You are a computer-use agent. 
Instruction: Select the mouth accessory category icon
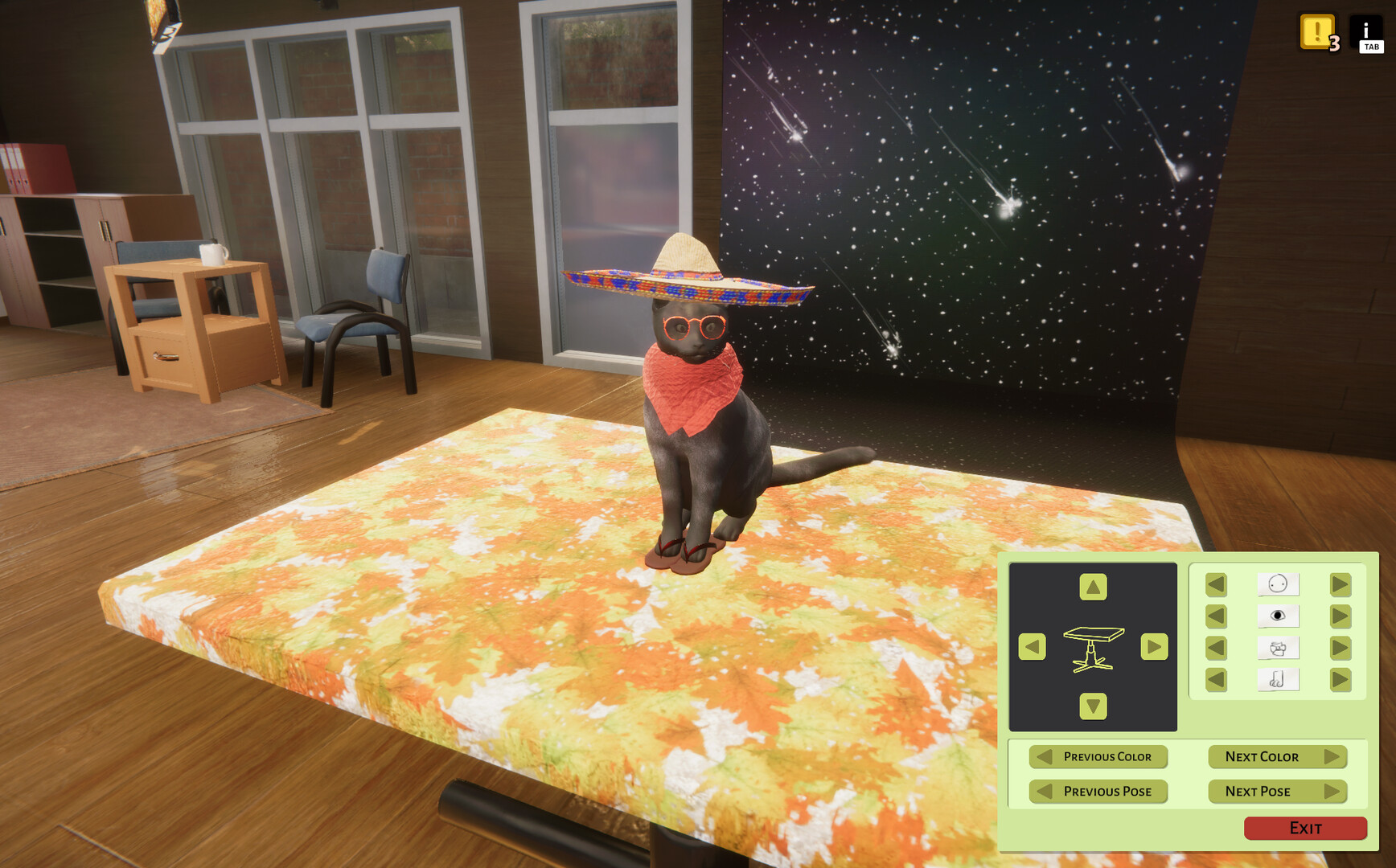click(1279, 647)
